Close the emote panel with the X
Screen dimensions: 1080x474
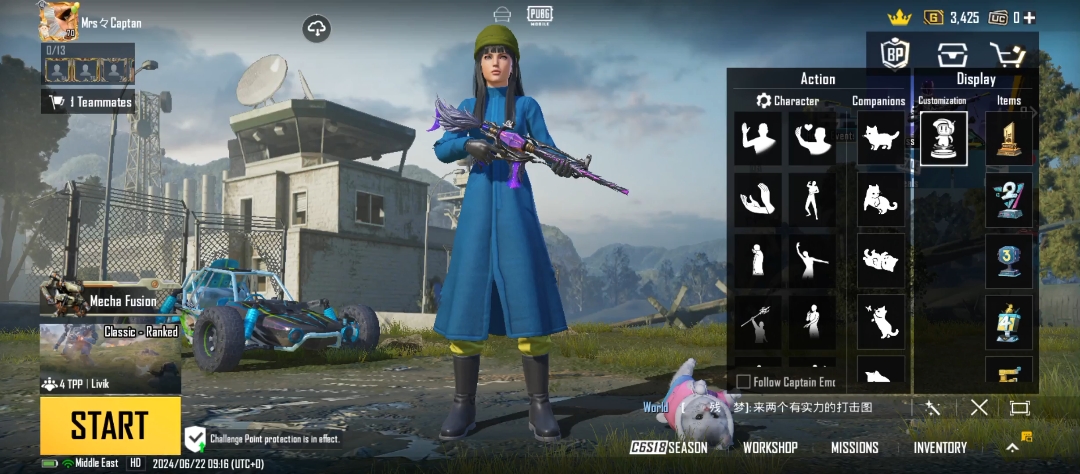click(x=979, y=407)
